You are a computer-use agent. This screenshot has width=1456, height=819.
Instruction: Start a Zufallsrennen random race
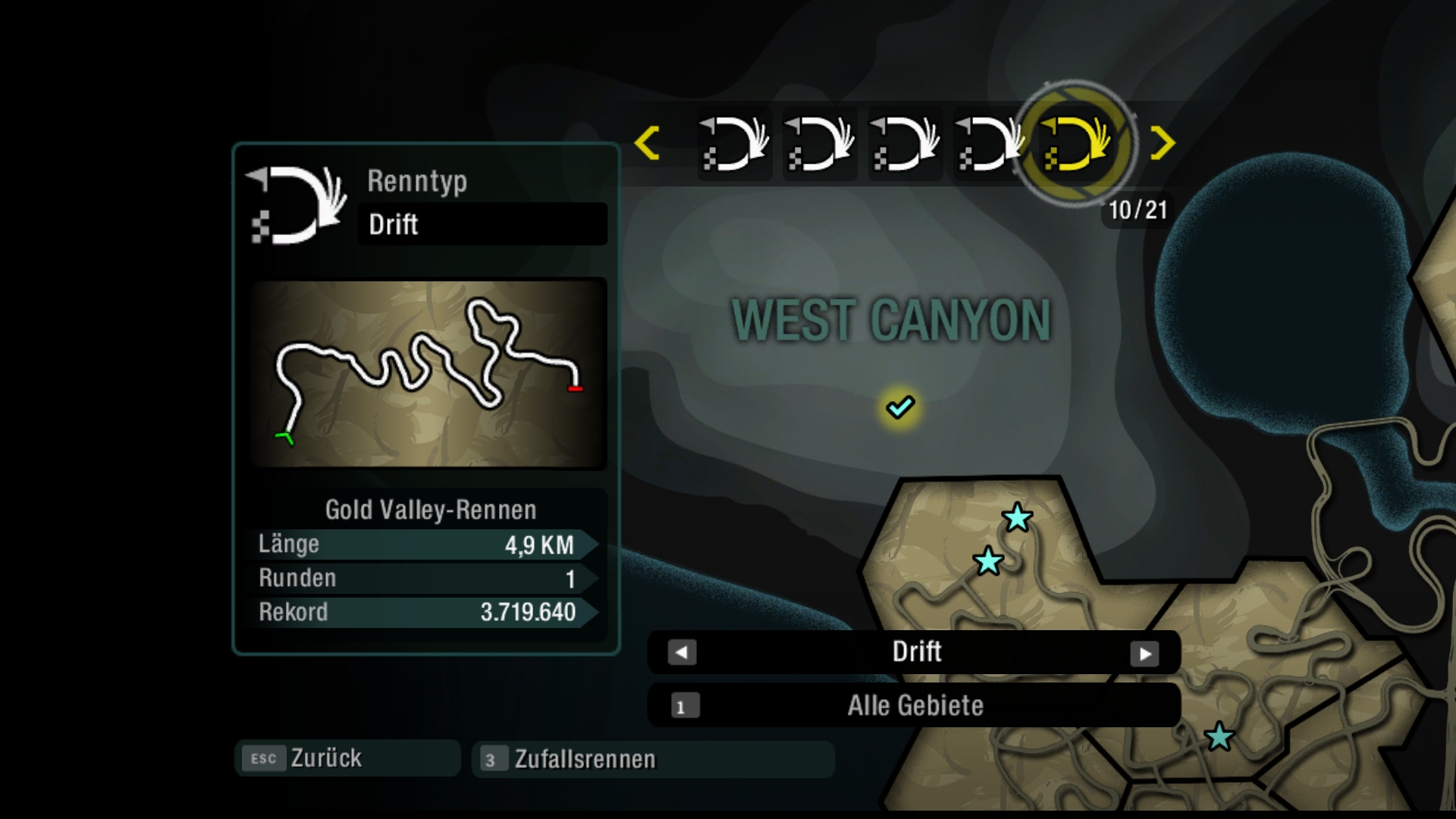pos(652,759)
